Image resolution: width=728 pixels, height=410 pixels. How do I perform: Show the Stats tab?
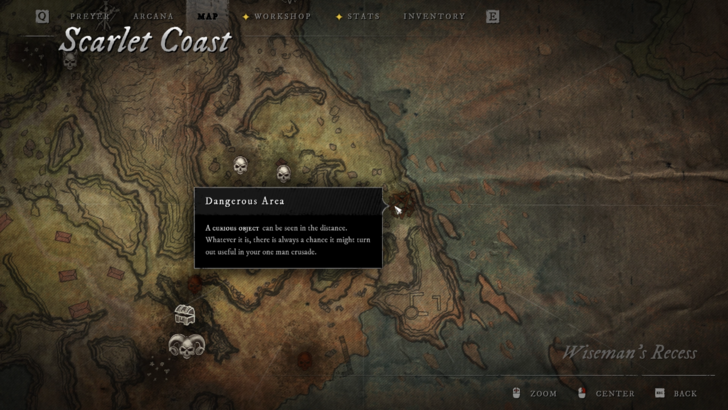[362, 17]
